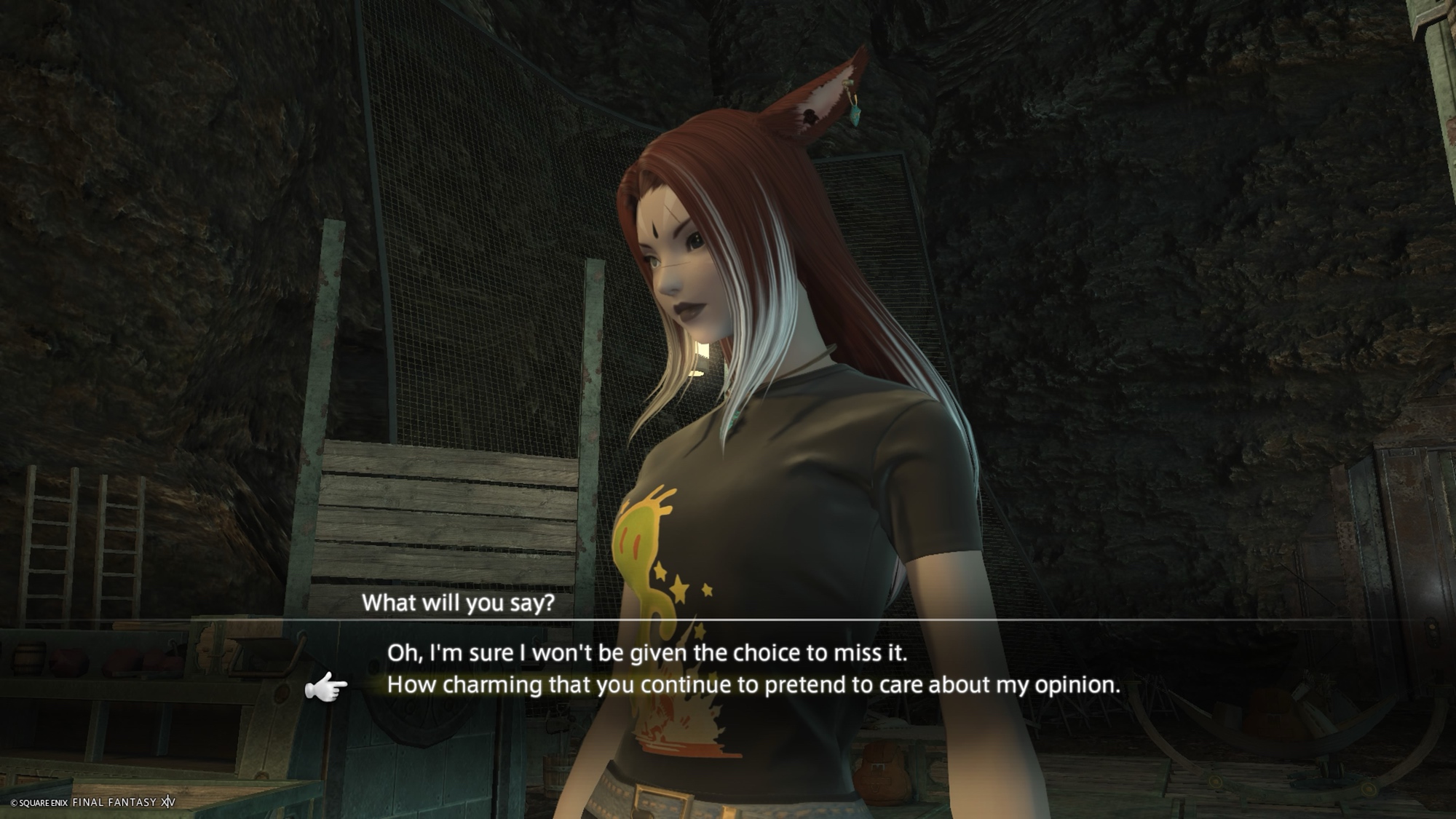Select the "How charming that you continue" reply
The height and width of the screenshot is (819, 1456).
pyautogui.click(x=753, y=685)
